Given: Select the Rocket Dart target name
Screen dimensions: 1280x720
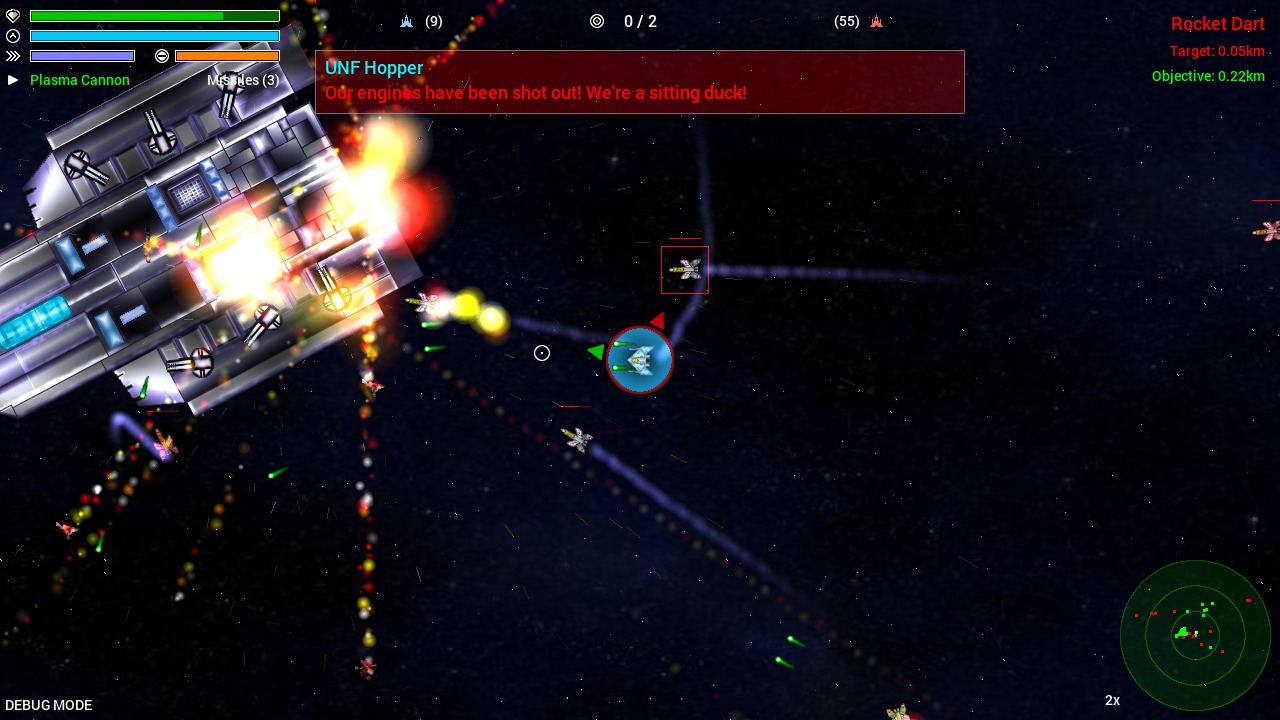Looking at the screenshot, I should click(1217, 24).
